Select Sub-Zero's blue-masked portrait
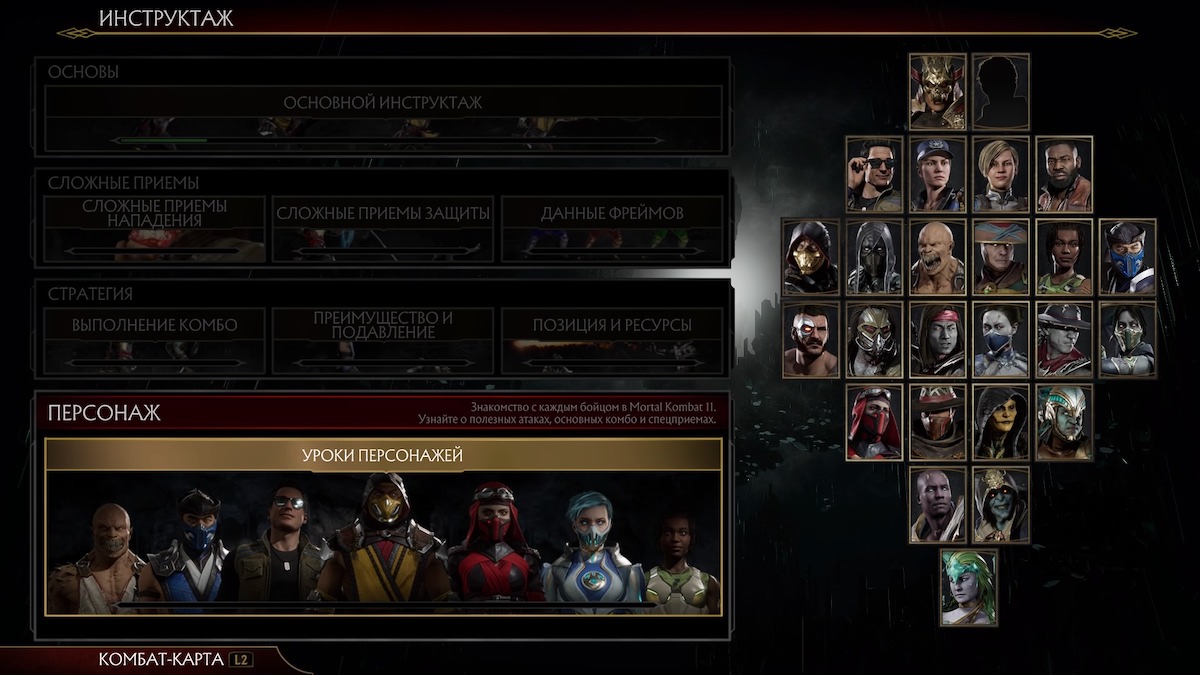Image resolution: width=1200 pixels, height=675 pixels. tap(1128, 257)
